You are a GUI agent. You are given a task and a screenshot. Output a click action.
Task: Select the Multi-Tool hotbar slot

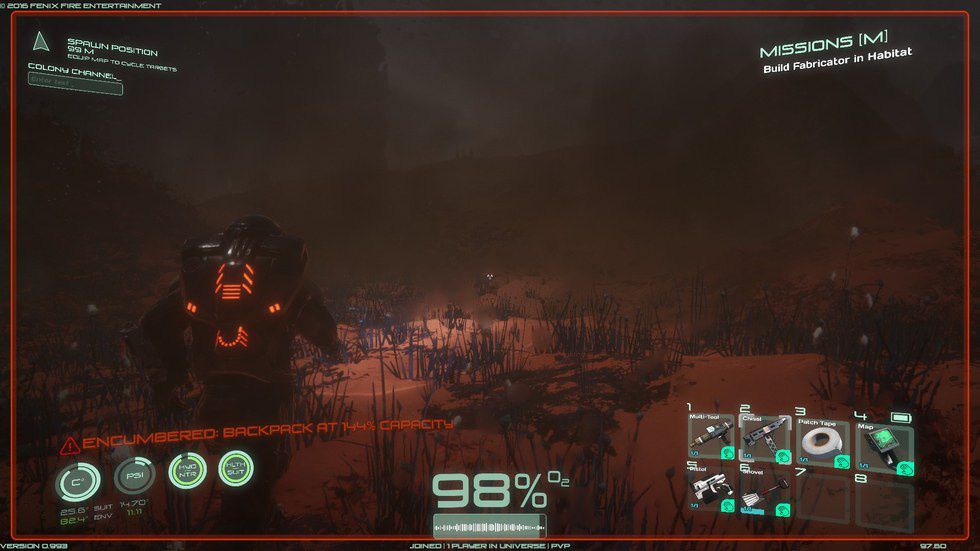(711, 442)
